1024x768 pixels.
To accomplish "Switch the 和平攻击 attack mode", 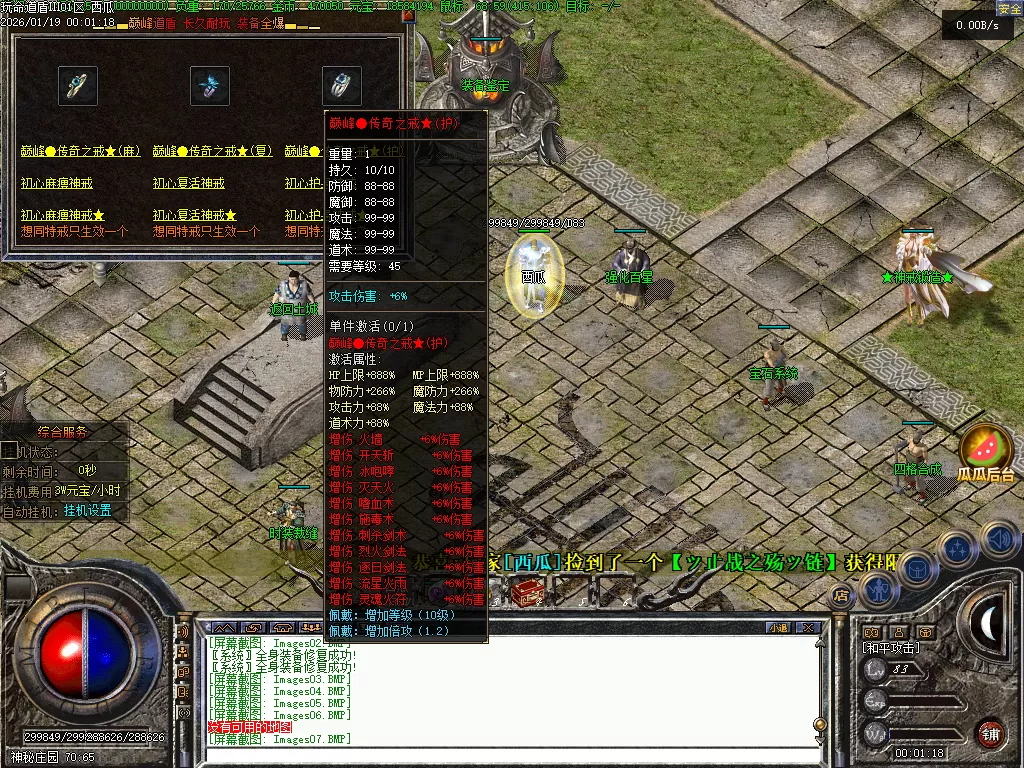I will [892, 648].
